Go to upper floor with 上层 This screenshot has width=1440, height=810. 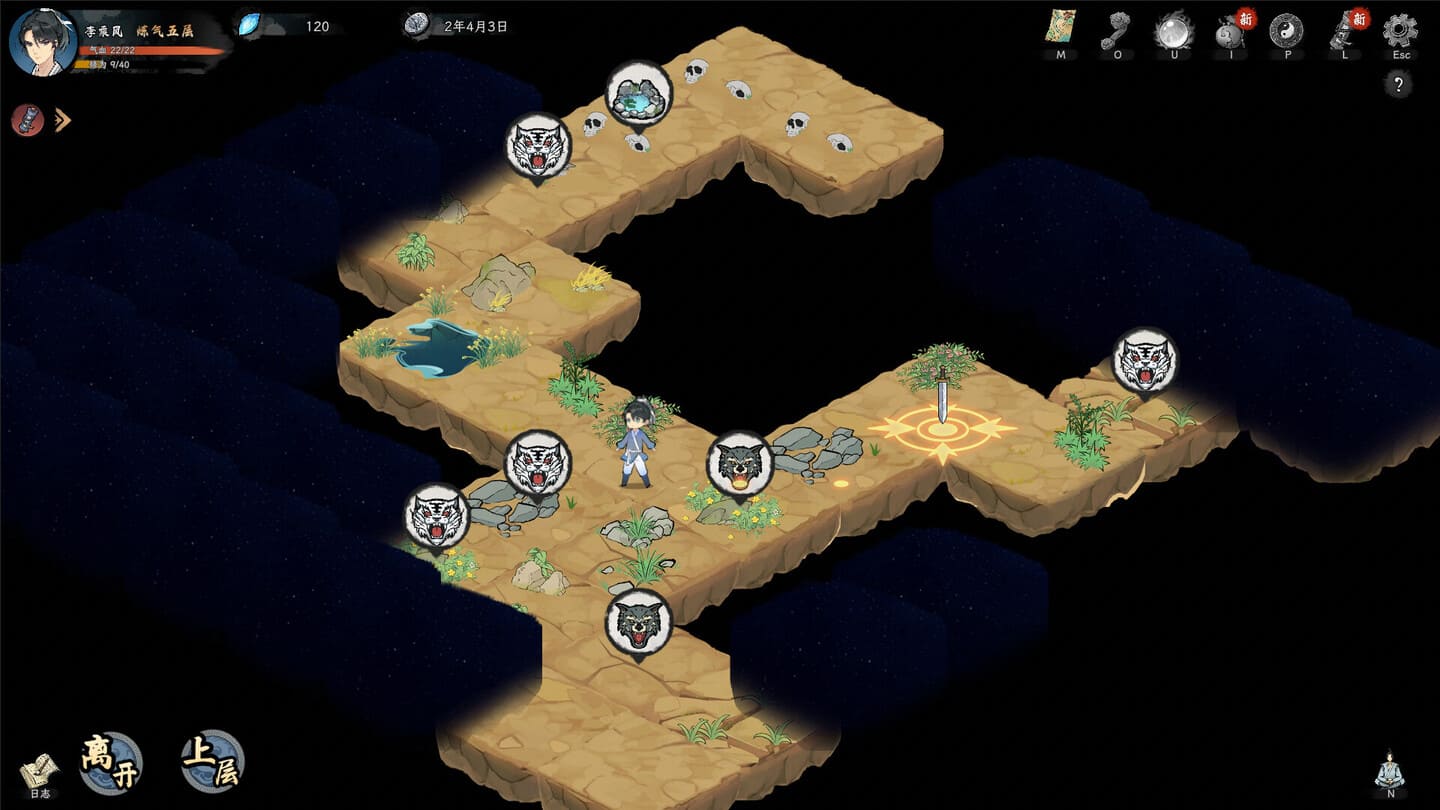click(x=213, y=762)
